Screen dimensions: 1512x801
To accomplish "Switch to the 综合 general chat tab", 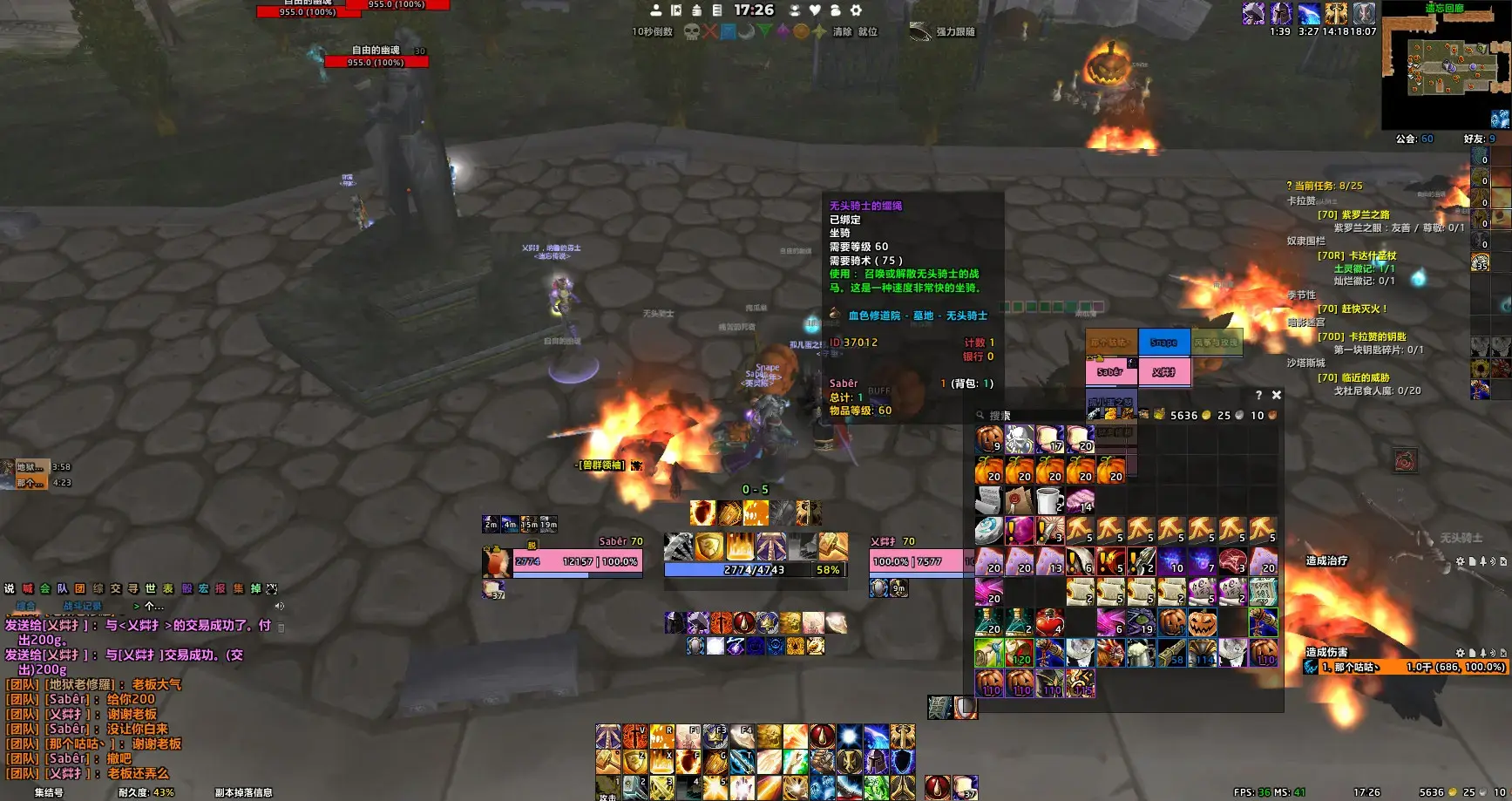I will pos(26,606).
